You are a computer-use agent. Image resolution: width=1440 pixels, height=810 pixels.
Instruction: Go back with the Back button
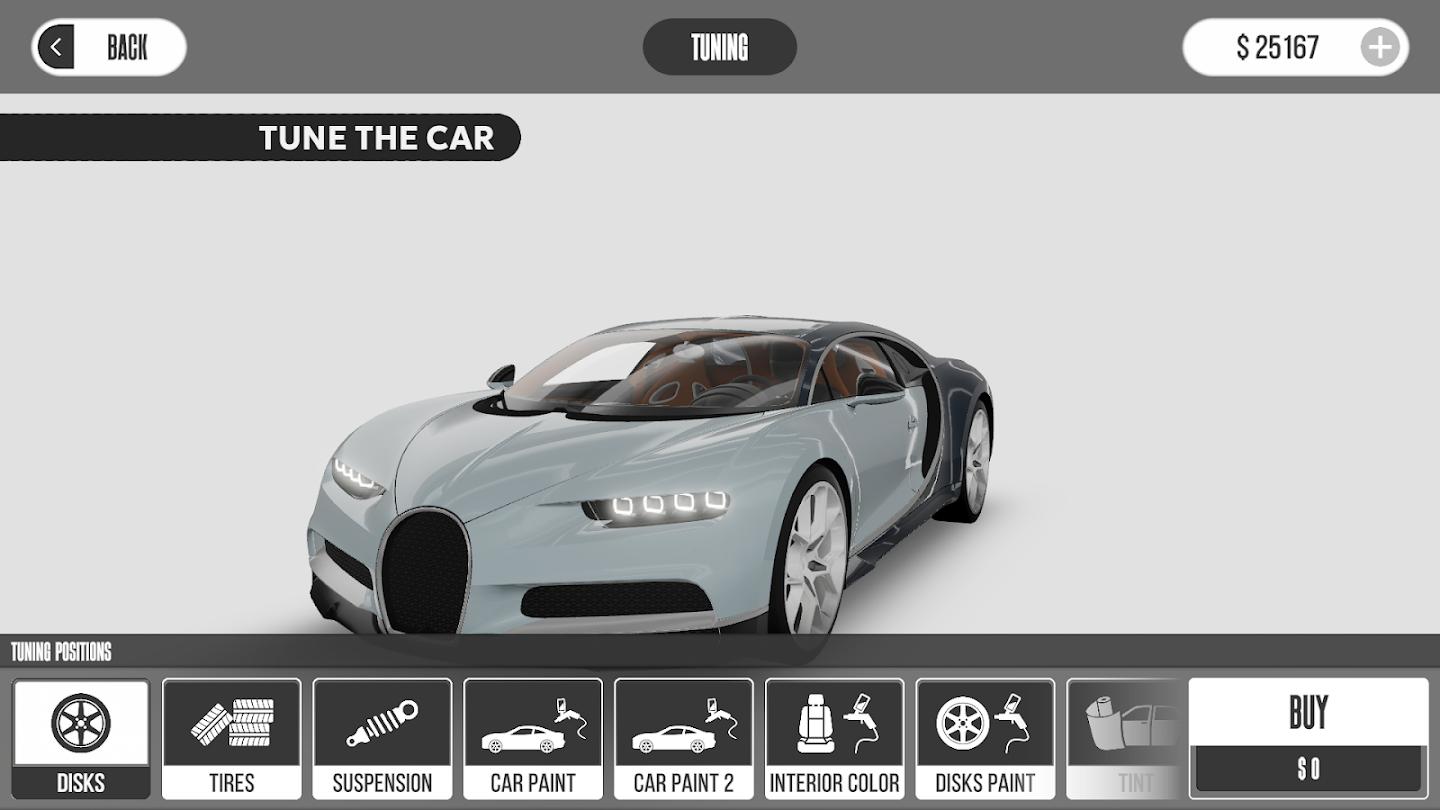click(x=109, y=47)
